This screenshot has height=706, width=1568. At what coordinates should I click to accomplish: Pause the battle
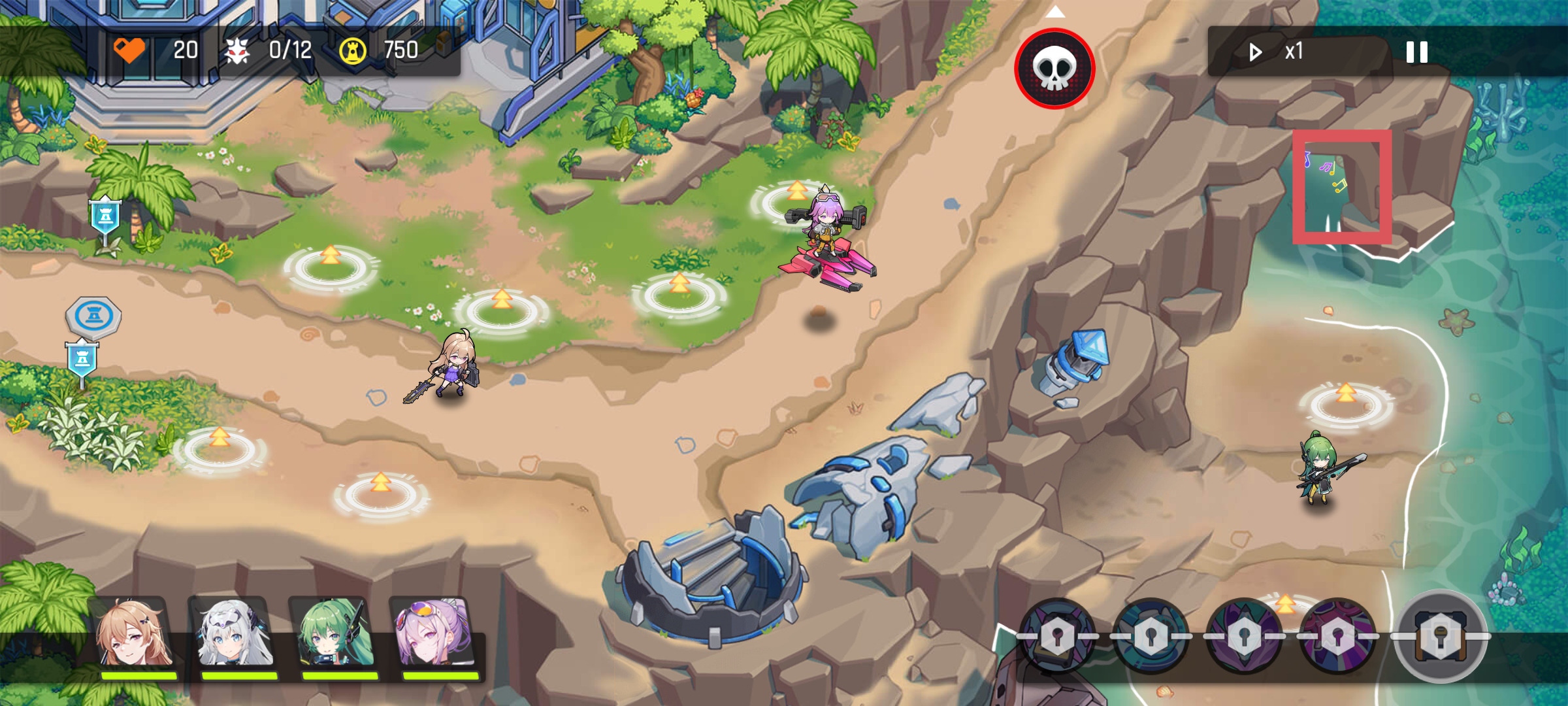point(1416,52)
